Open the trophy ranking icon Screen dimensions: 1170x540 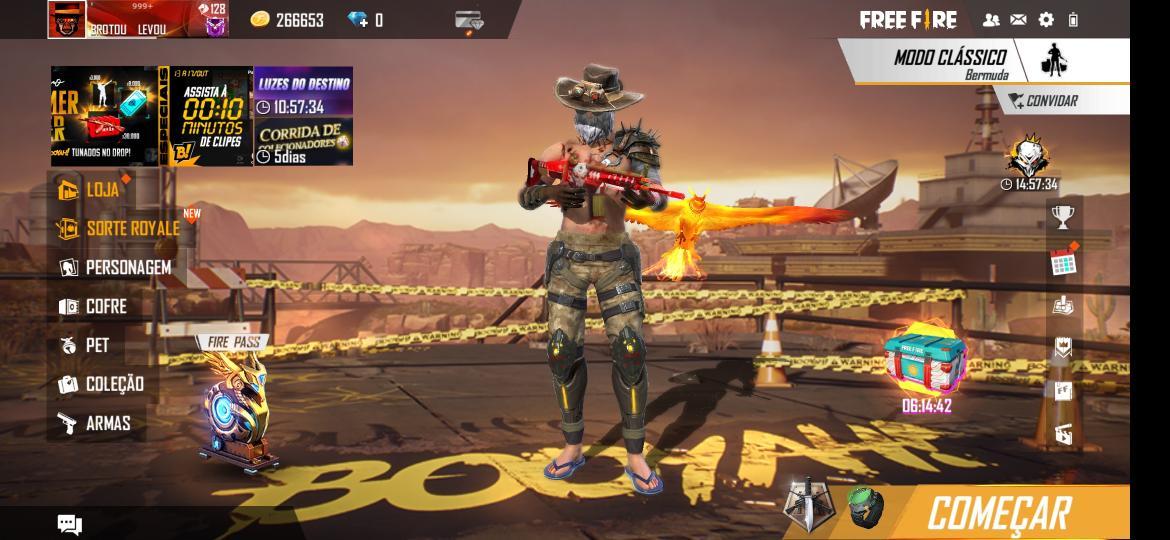1062,216
